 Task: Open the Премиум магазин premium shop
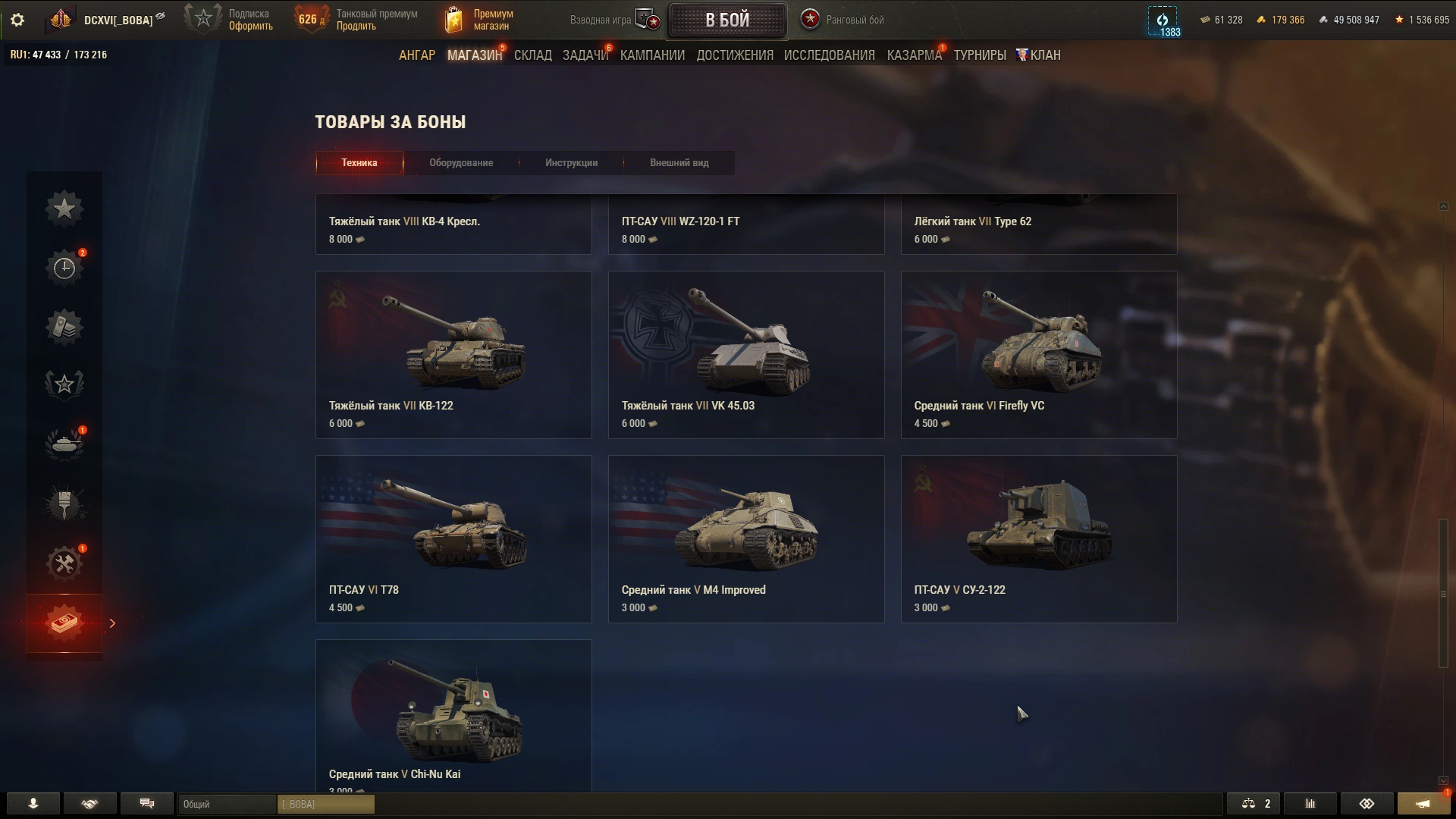479,20
